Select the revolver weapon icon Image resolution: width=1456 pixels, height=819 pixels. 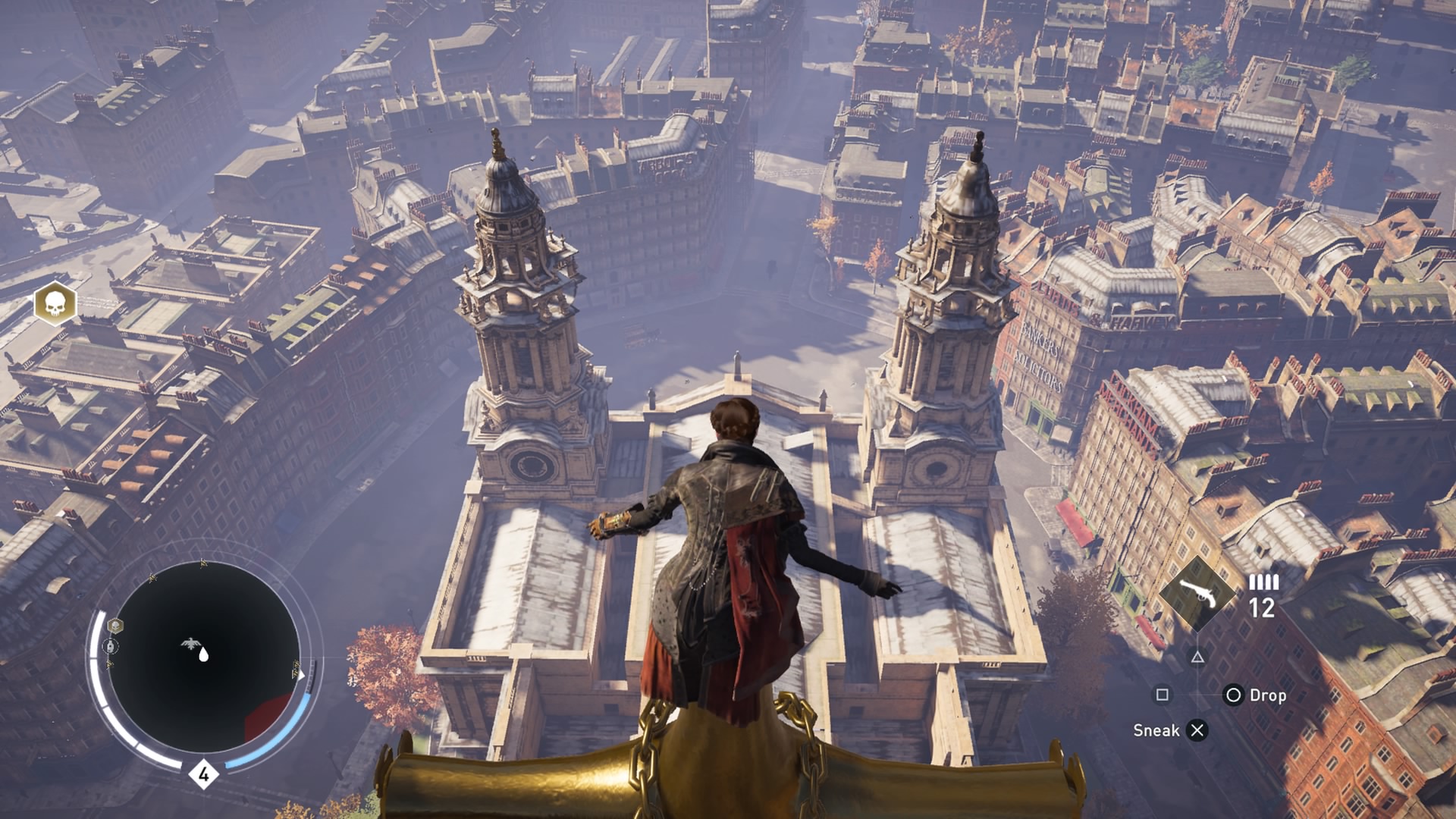[x=1198, y=594]
